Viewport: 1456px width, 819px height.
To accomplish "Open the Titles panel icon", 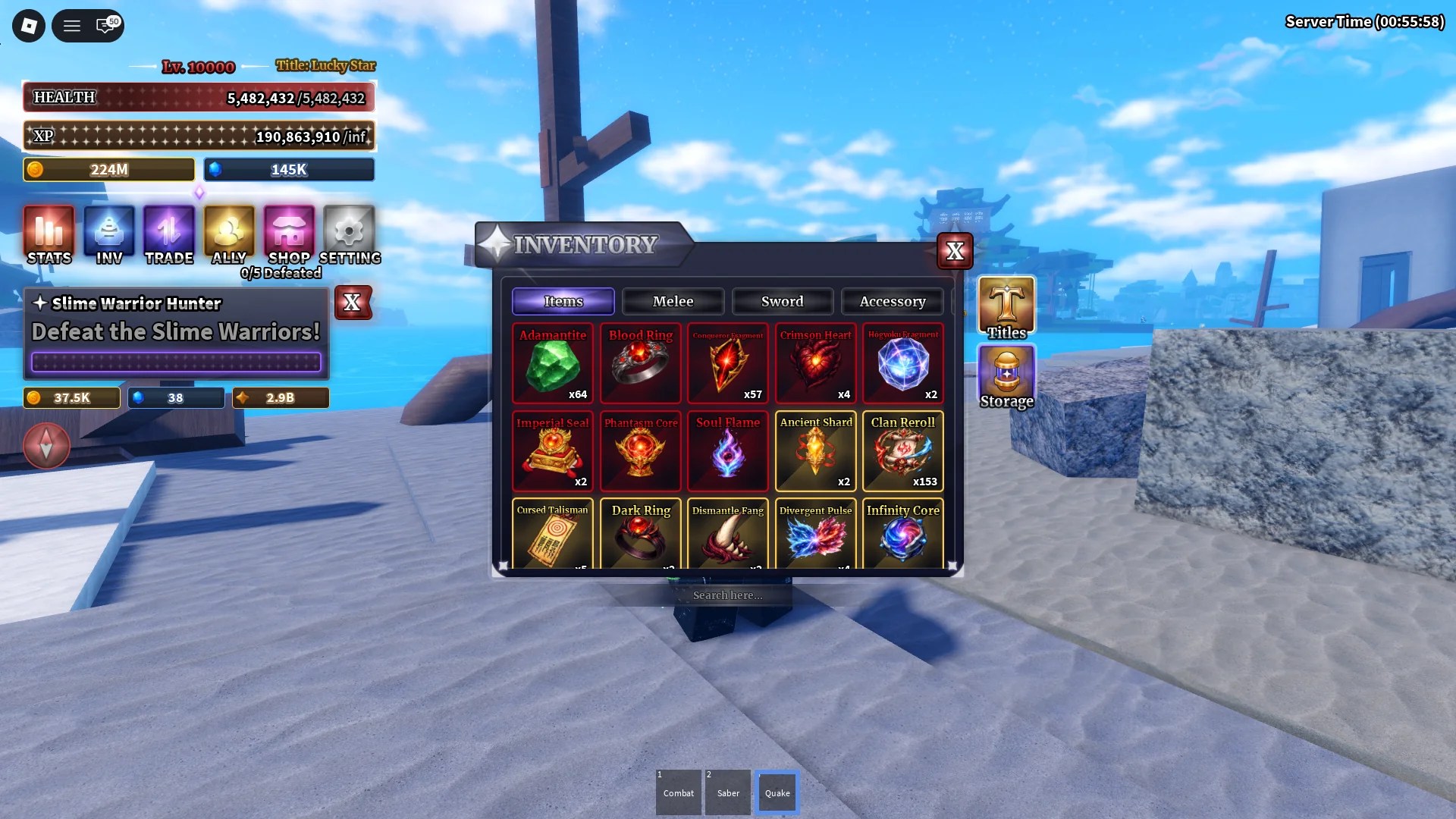I will pos(1006,306).
